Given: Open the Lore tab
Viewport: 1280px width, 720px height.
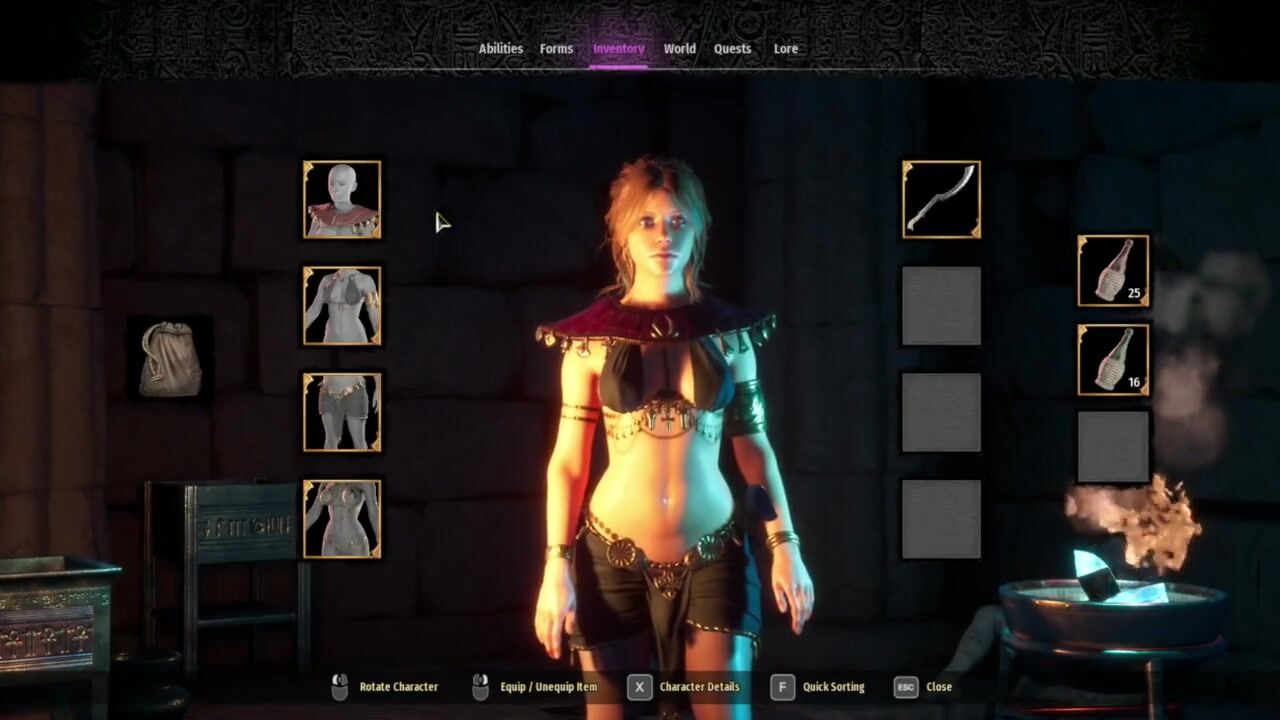Looking at the screenshot, I should 785,49.
